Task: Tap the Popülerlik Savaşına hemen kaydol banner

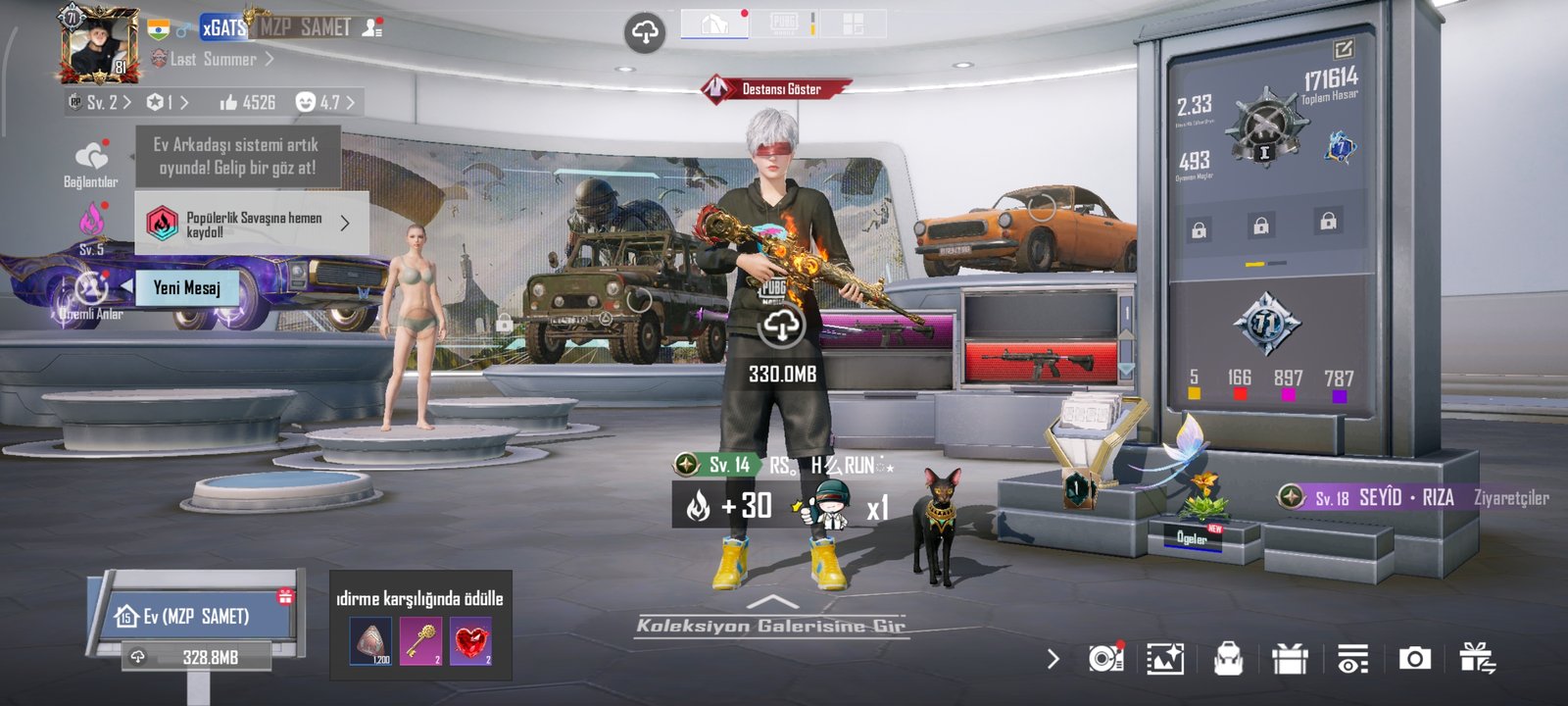Action: coord(251,224)
